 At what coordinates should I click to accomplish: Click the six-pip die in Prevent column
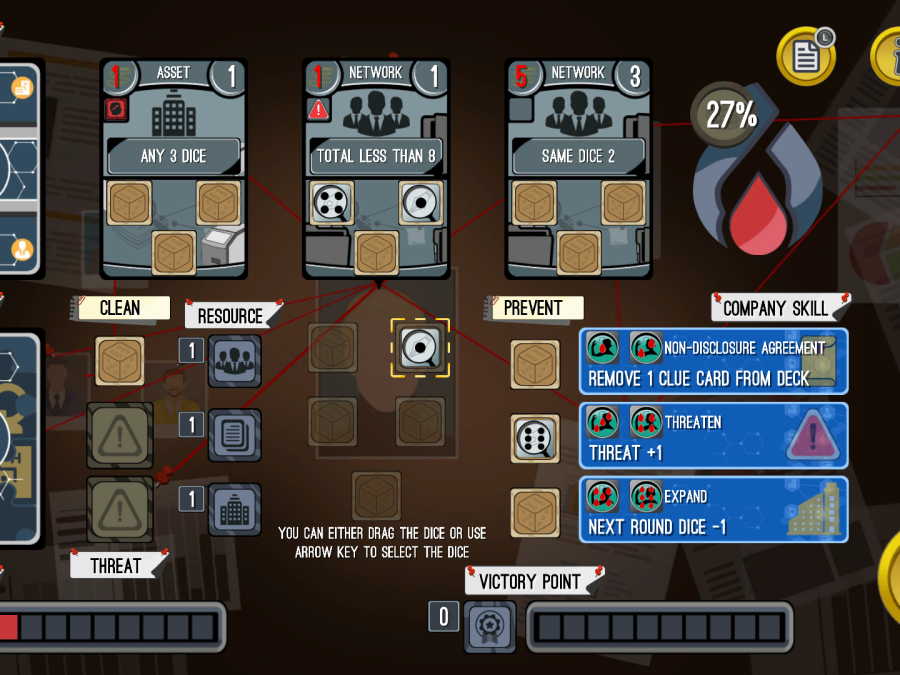[536, 439]
